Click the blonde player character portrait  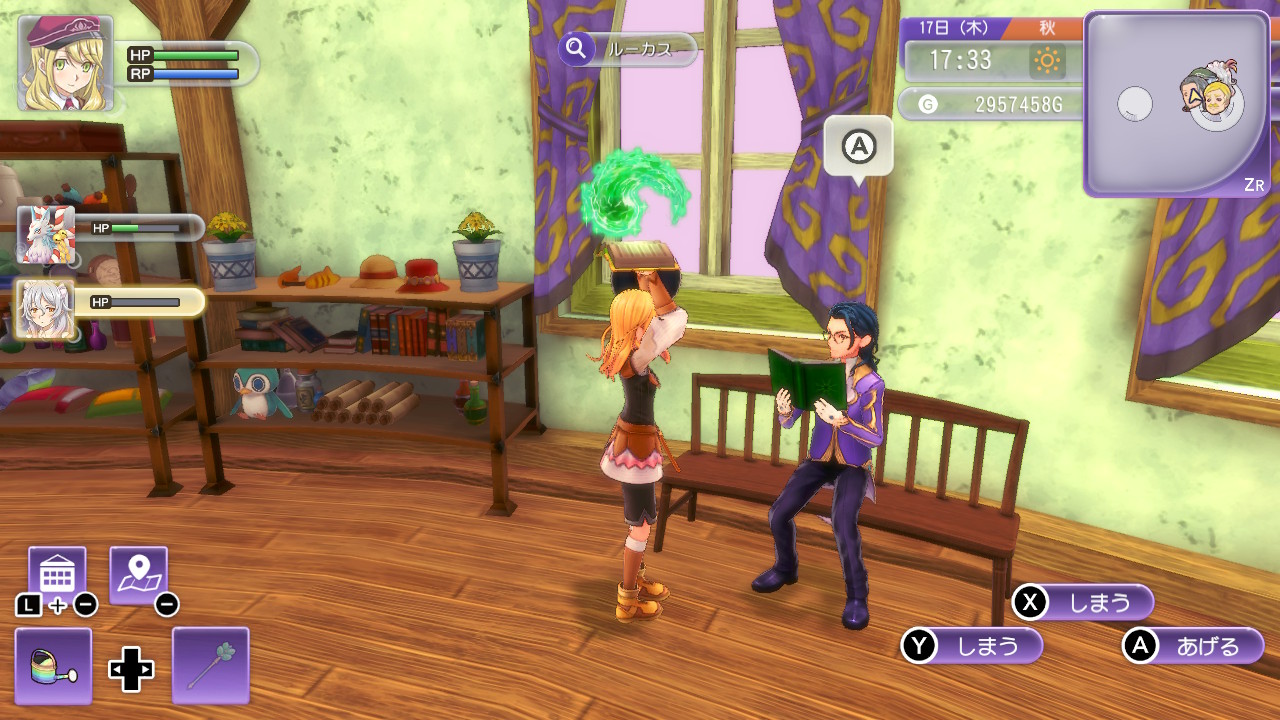tap(65, 63)
